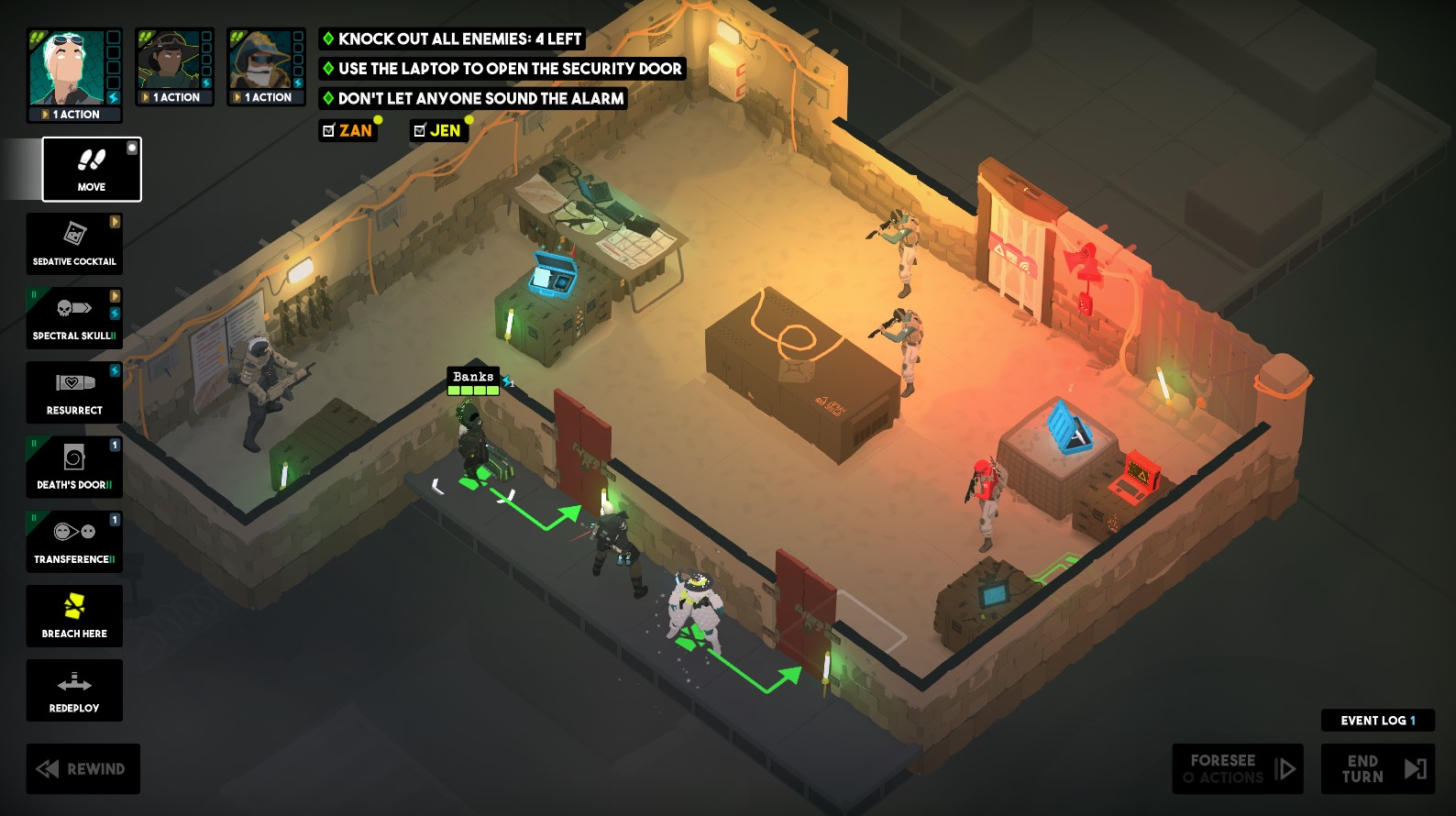Select the Death's Door ability
The image size is (1456, 816).
(x=74, y=467)
